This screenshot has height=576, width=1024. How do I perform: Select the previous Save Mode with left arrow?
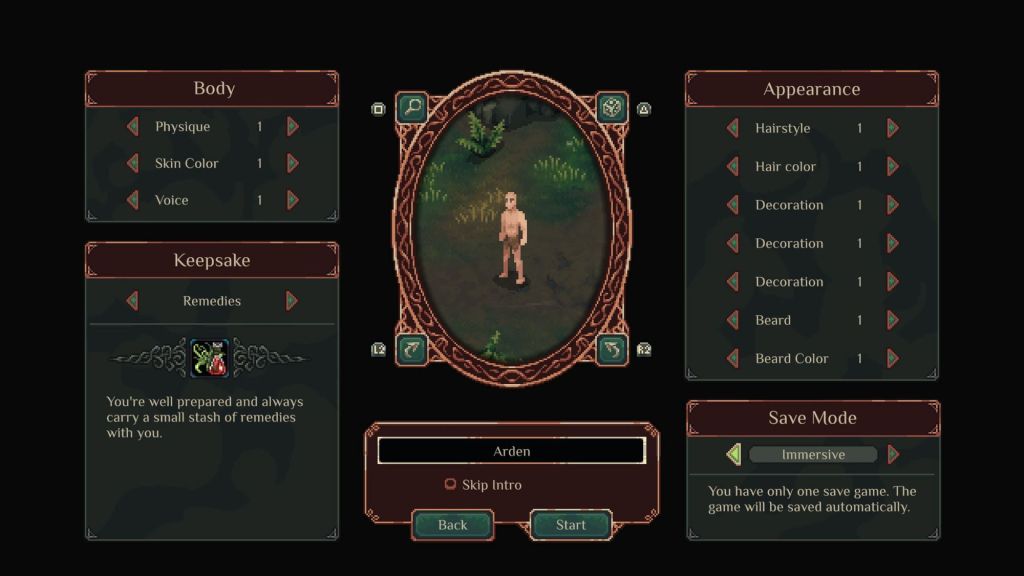(733, 455)
